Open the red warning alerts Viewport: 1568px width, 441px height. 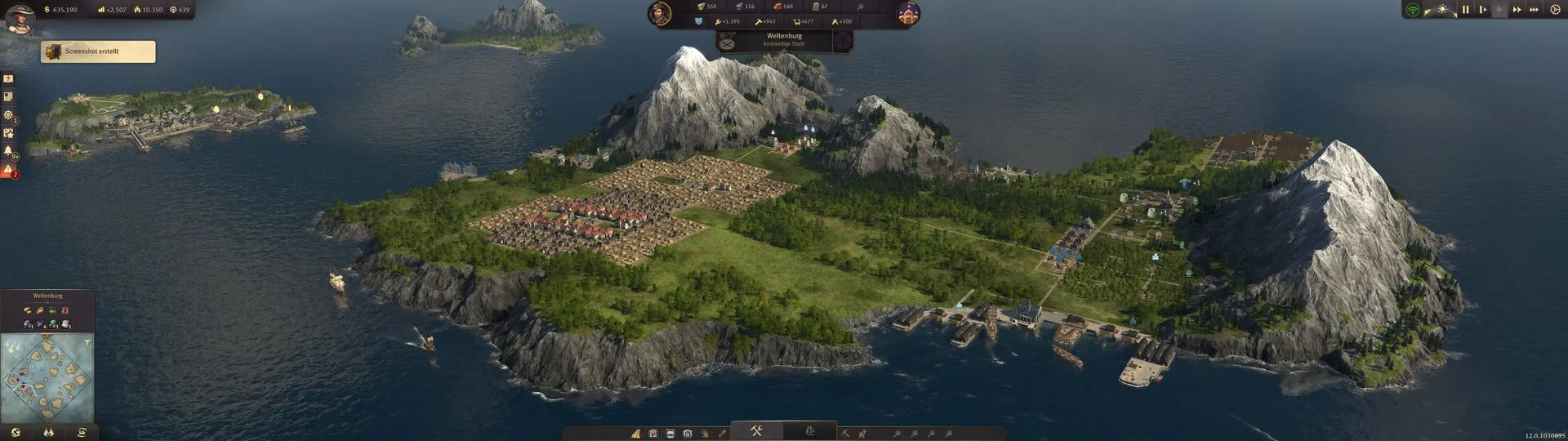pos(8,170)
